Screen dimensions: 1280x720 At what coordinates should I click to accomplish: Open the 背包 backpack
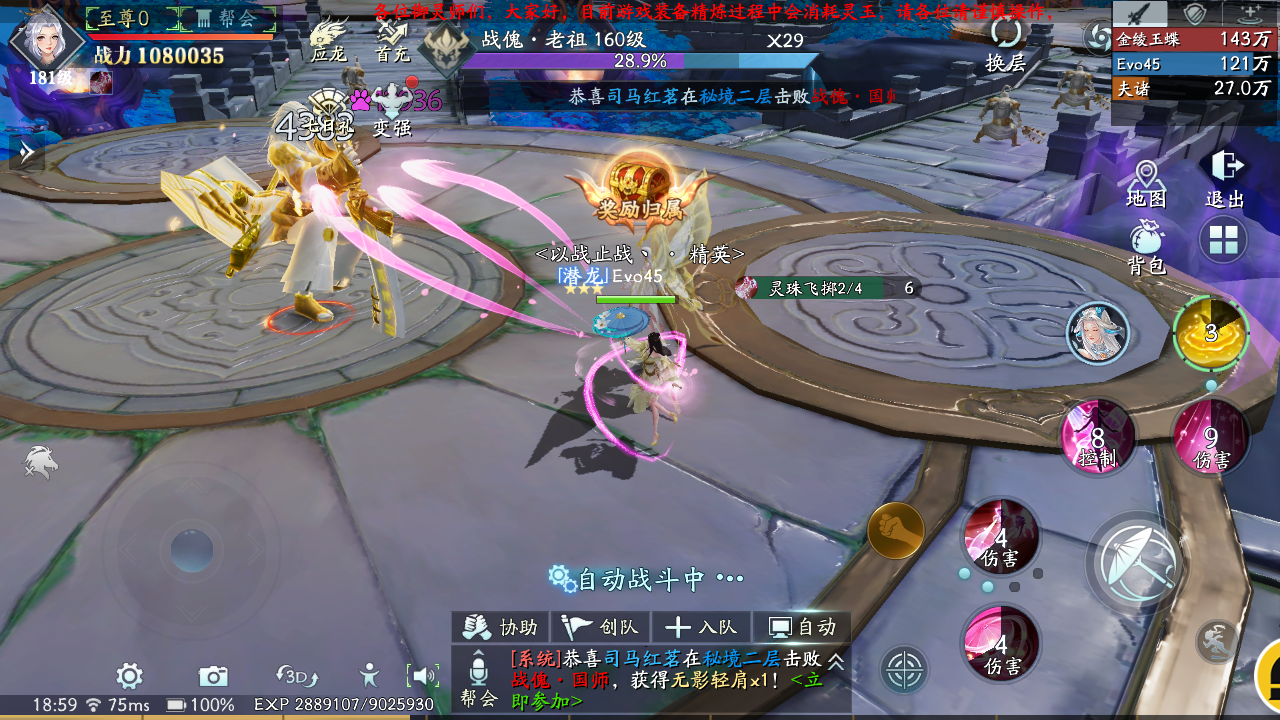[x=1146, y=248]
